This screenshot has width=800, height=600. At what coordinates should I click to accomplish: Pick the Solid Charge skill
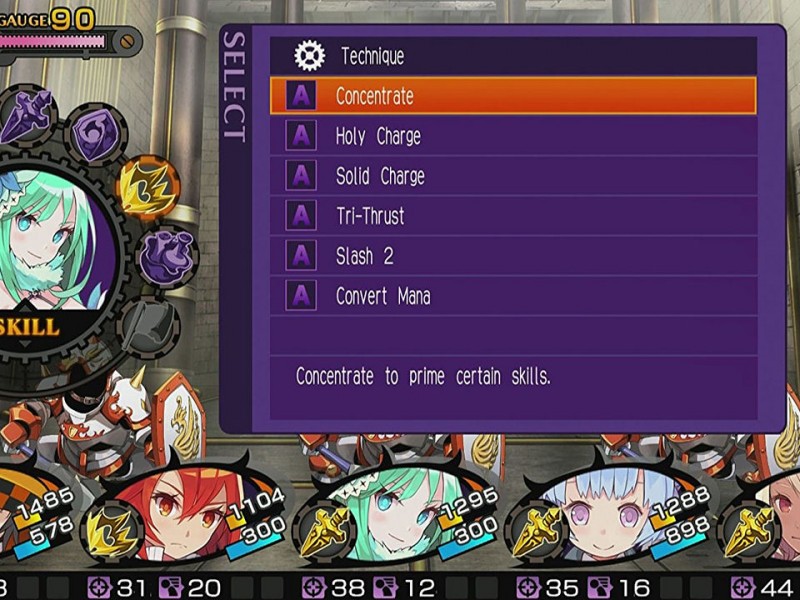[512, 176]
